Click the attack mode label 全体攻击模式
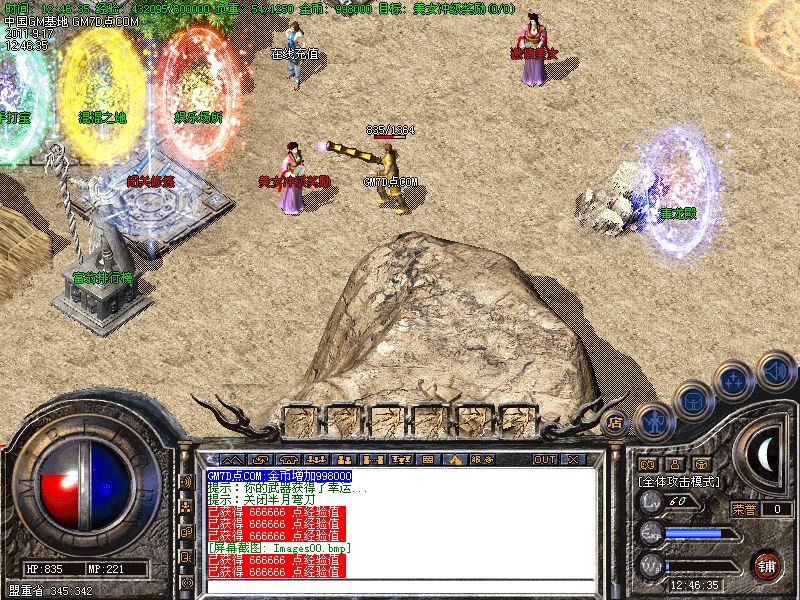The width and height of the screenshot is (800, 600). (x=681, y=481)
